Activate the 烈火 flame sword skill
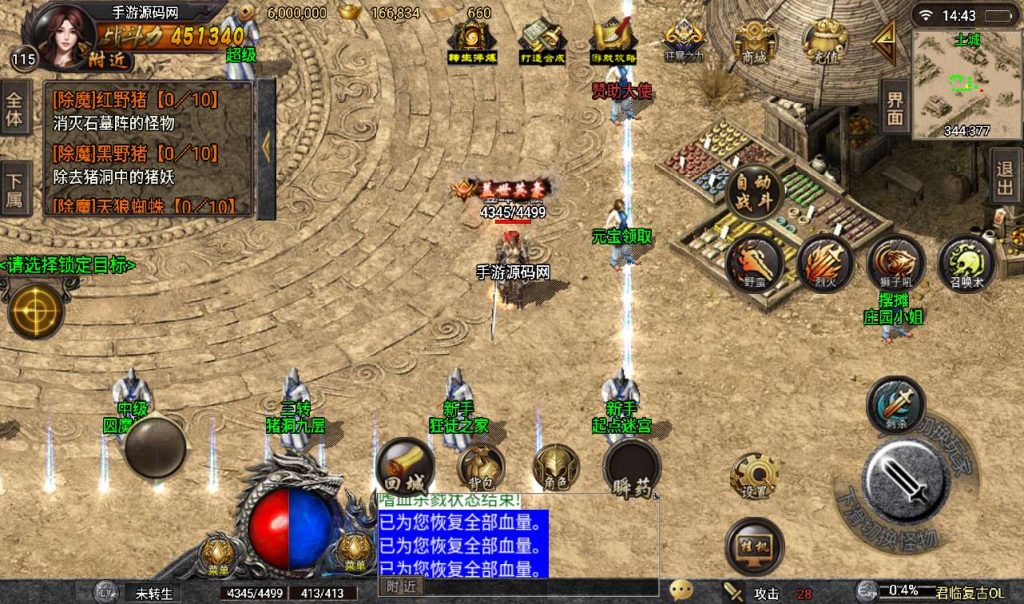 (824, 263)
